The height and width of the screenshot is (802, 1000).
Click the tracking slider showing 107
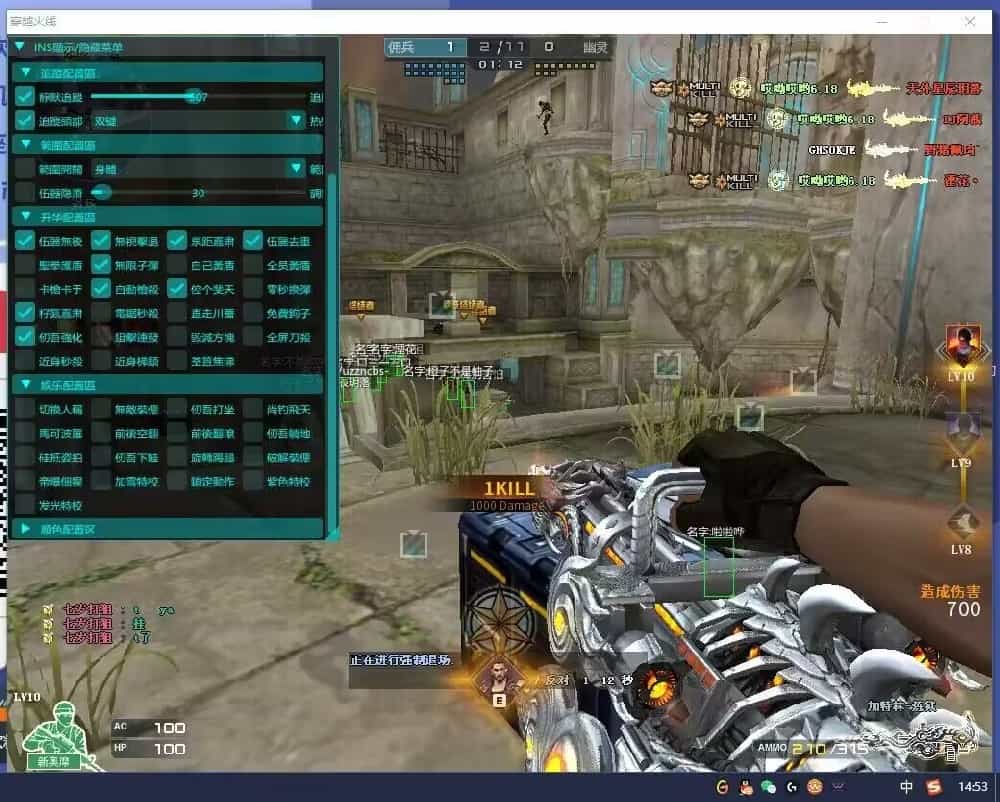pyautogui.click(x=192, y=97)
